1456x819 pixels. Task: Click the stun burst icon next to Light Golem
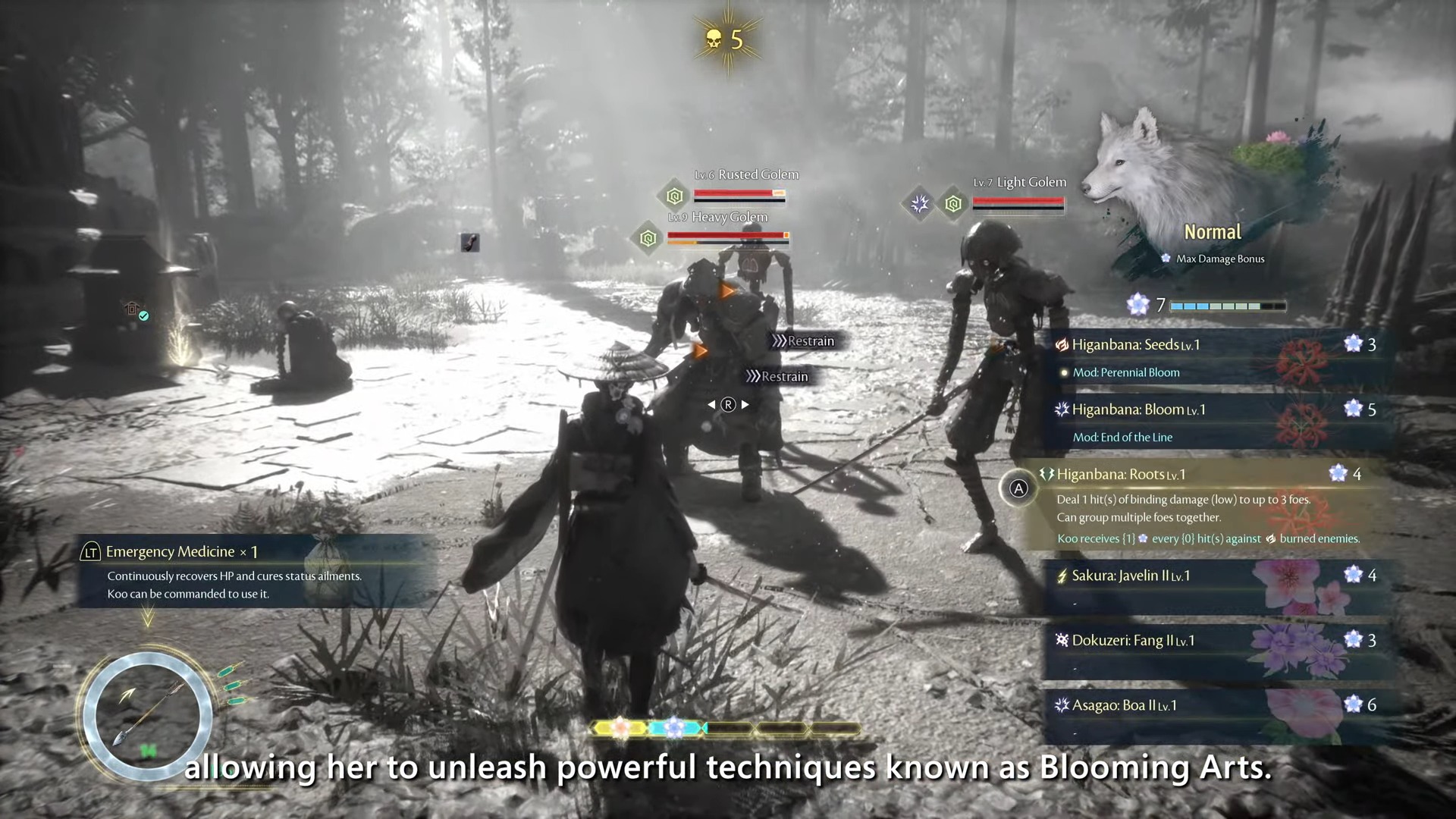click(x=920, y=203)
